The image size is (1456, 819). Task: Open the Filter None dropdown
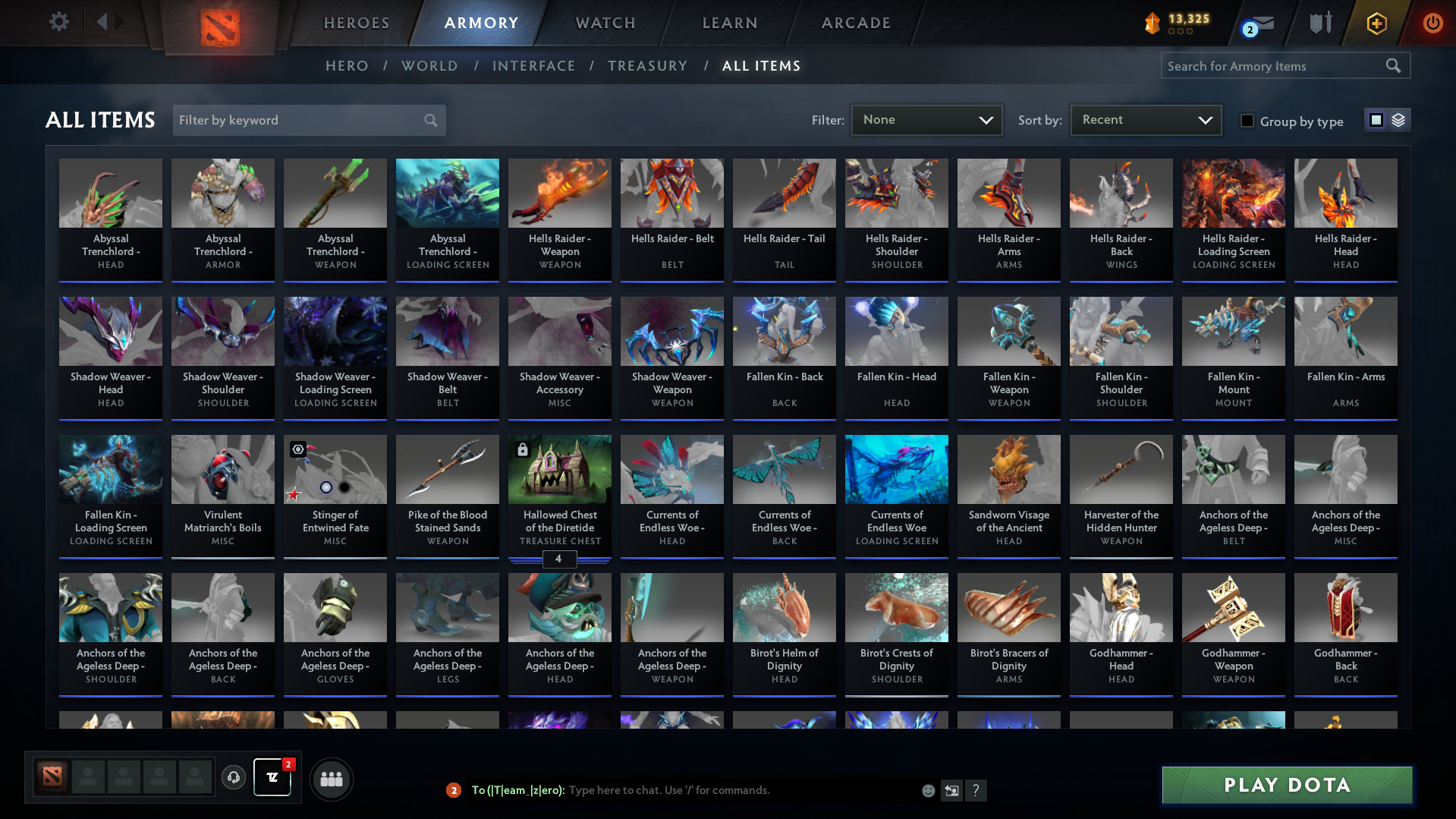coord(926,120)
